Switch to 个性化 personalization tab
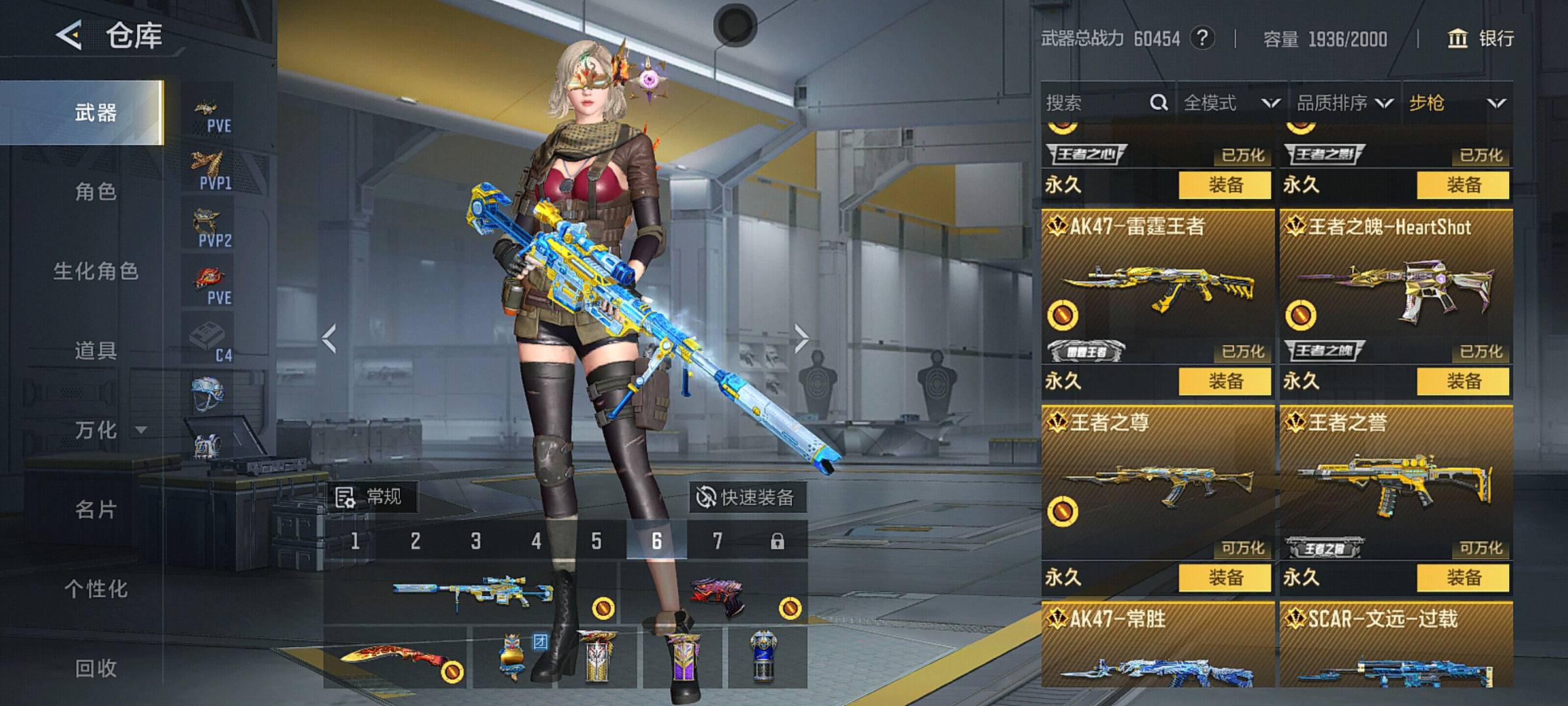Viewport: 1568px width, 706px height. (95, 589)
